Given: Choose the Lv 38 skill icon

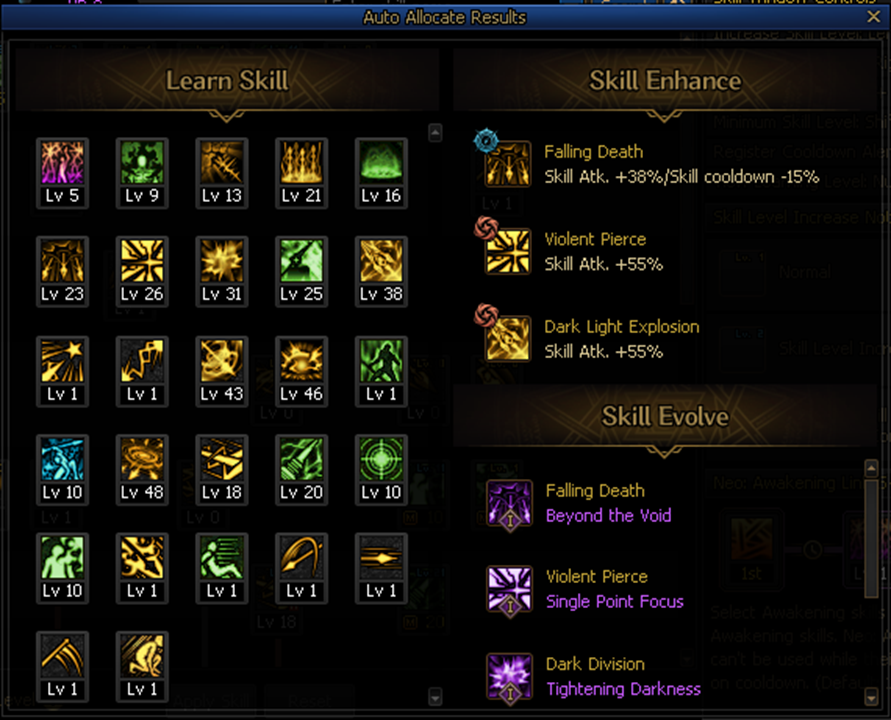Looking at the screenshot, I should (x=381, y=262).
